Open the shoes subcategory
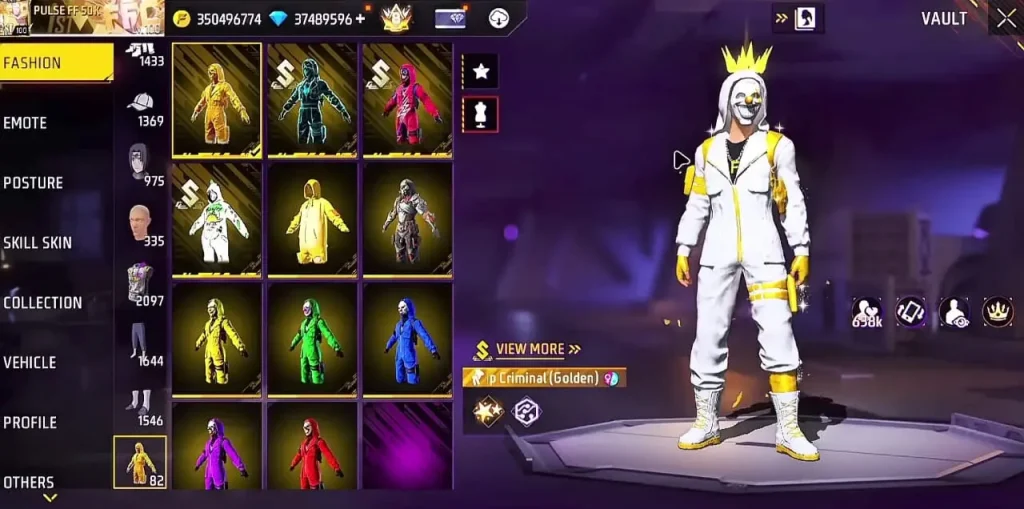The height and width of the screenshot is (509, 1024). click(x=139, y=400)
